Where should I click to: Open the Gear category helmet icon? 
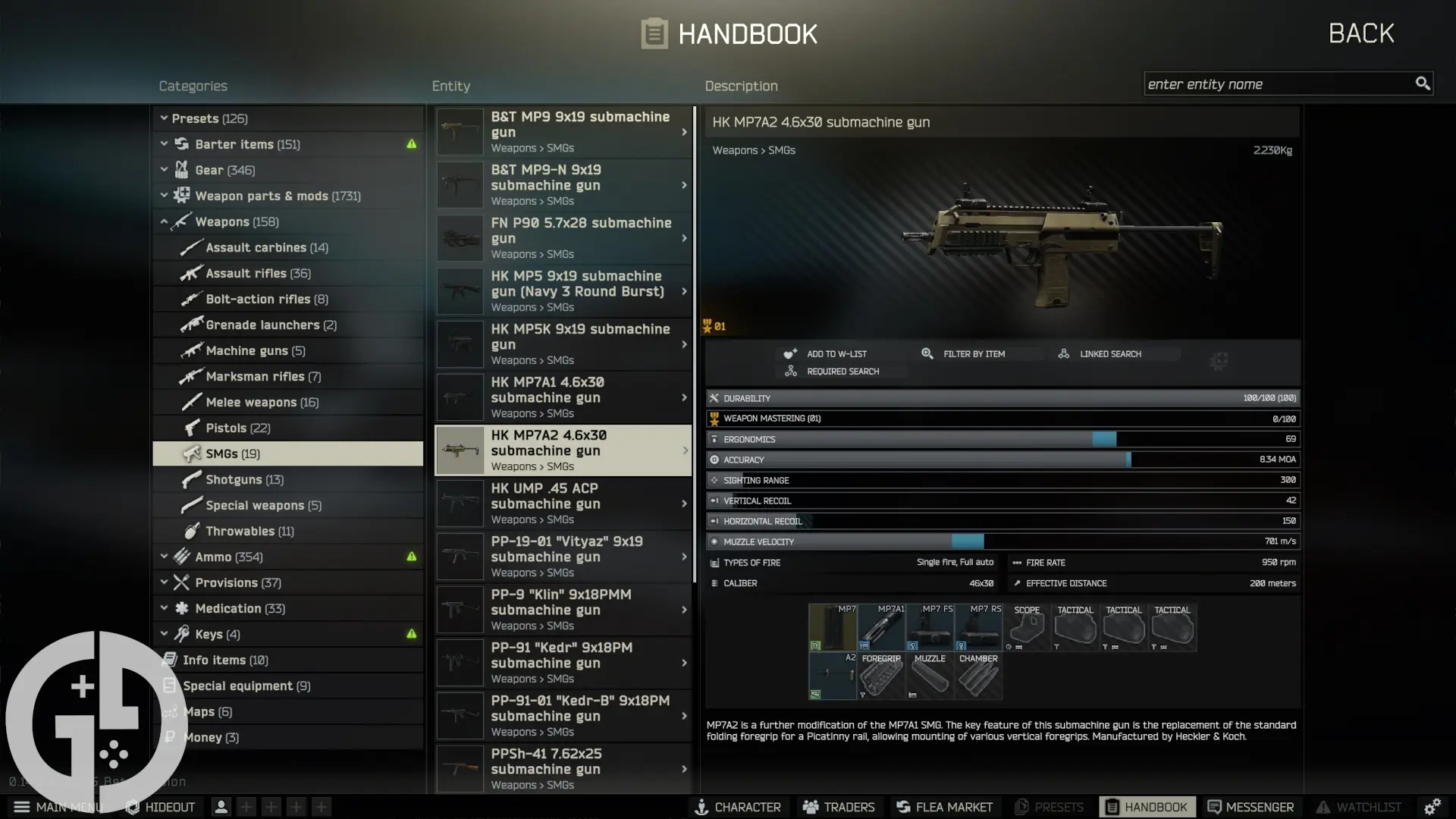(181, 170)
